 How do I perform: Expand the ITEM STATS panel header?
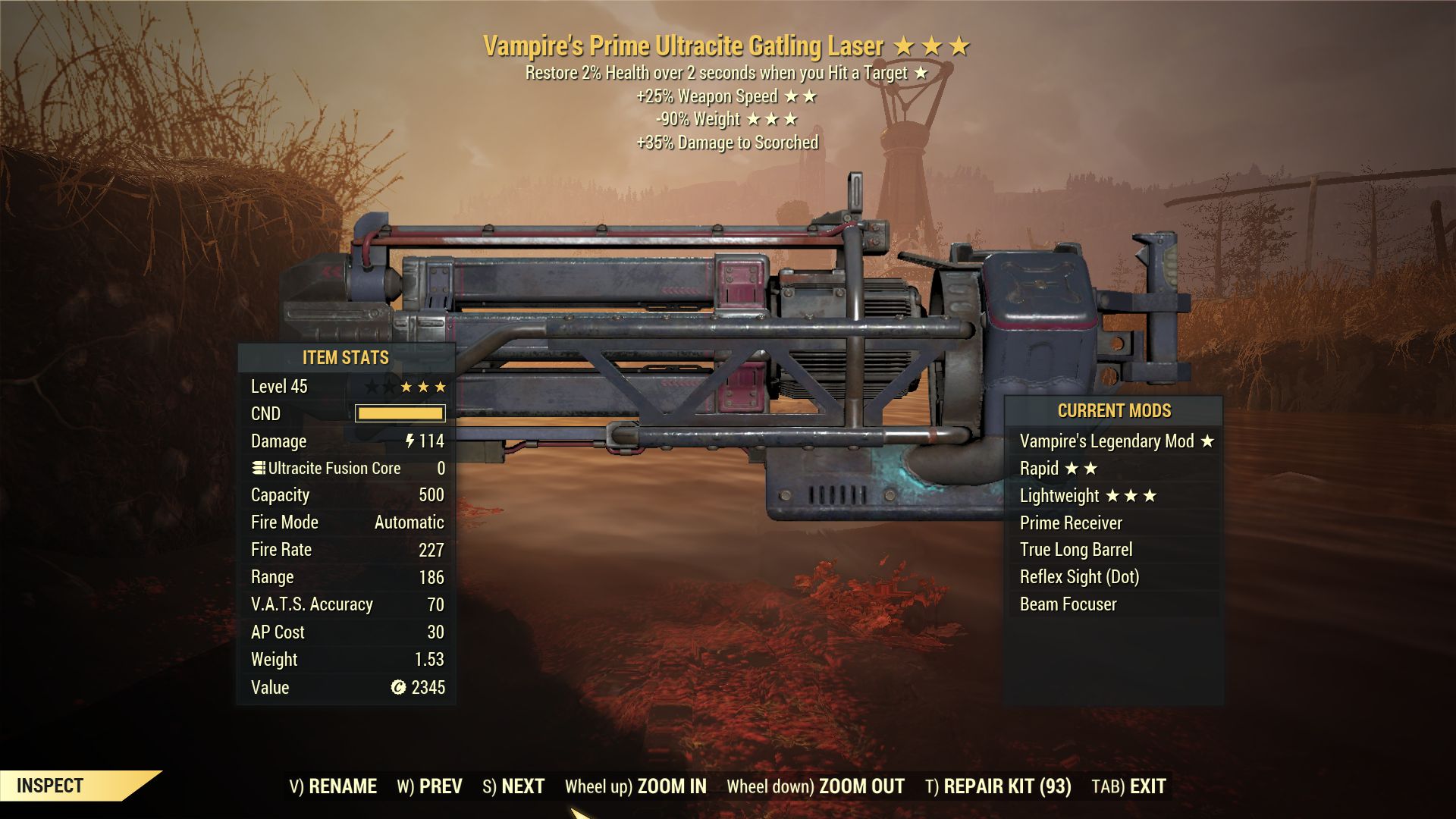[345, 357]
